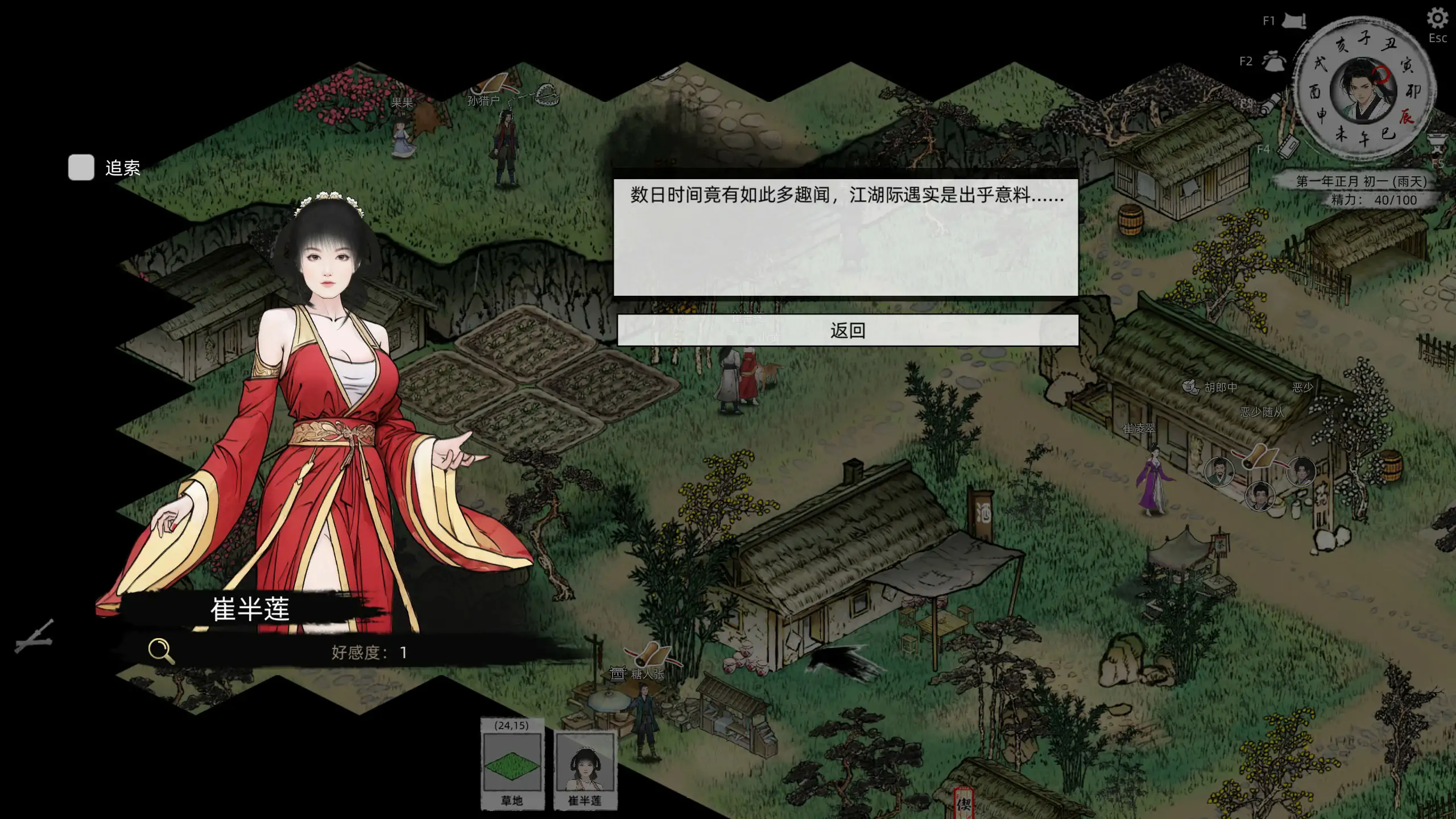The image size is (1456, 819).
Task: Click the 崔半莲 portrait thumbnail at bottom
Action: tap(586, 766)
